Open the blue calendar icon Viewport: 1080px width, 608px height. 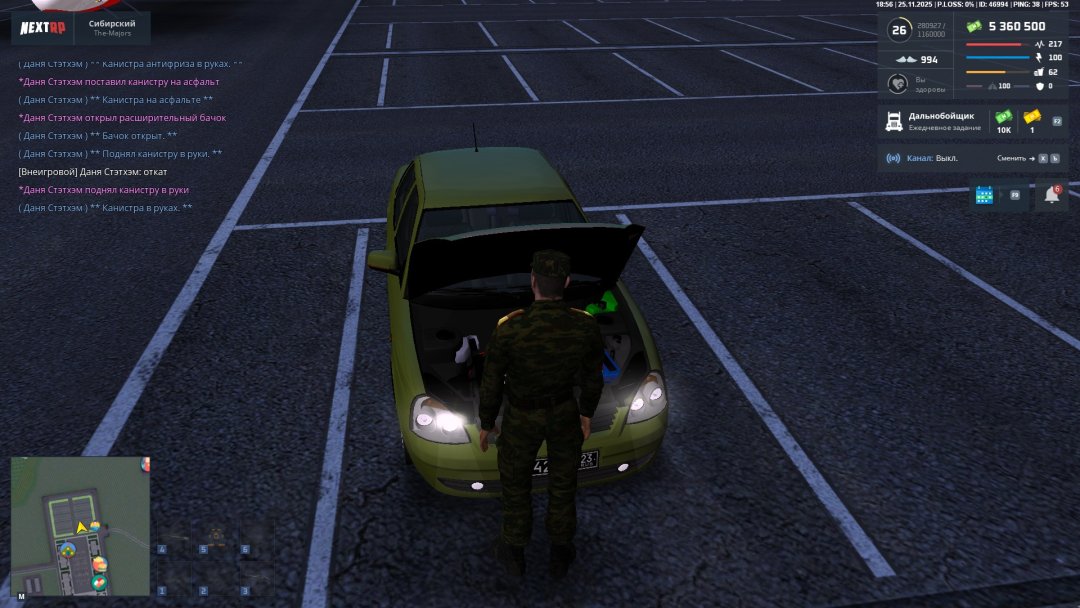coord(984,195)
